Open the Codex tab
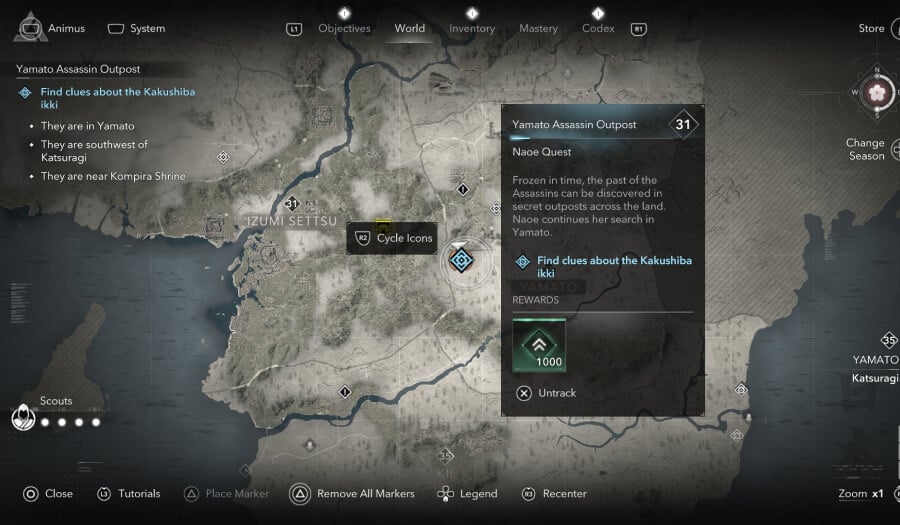 pos(598,29)
